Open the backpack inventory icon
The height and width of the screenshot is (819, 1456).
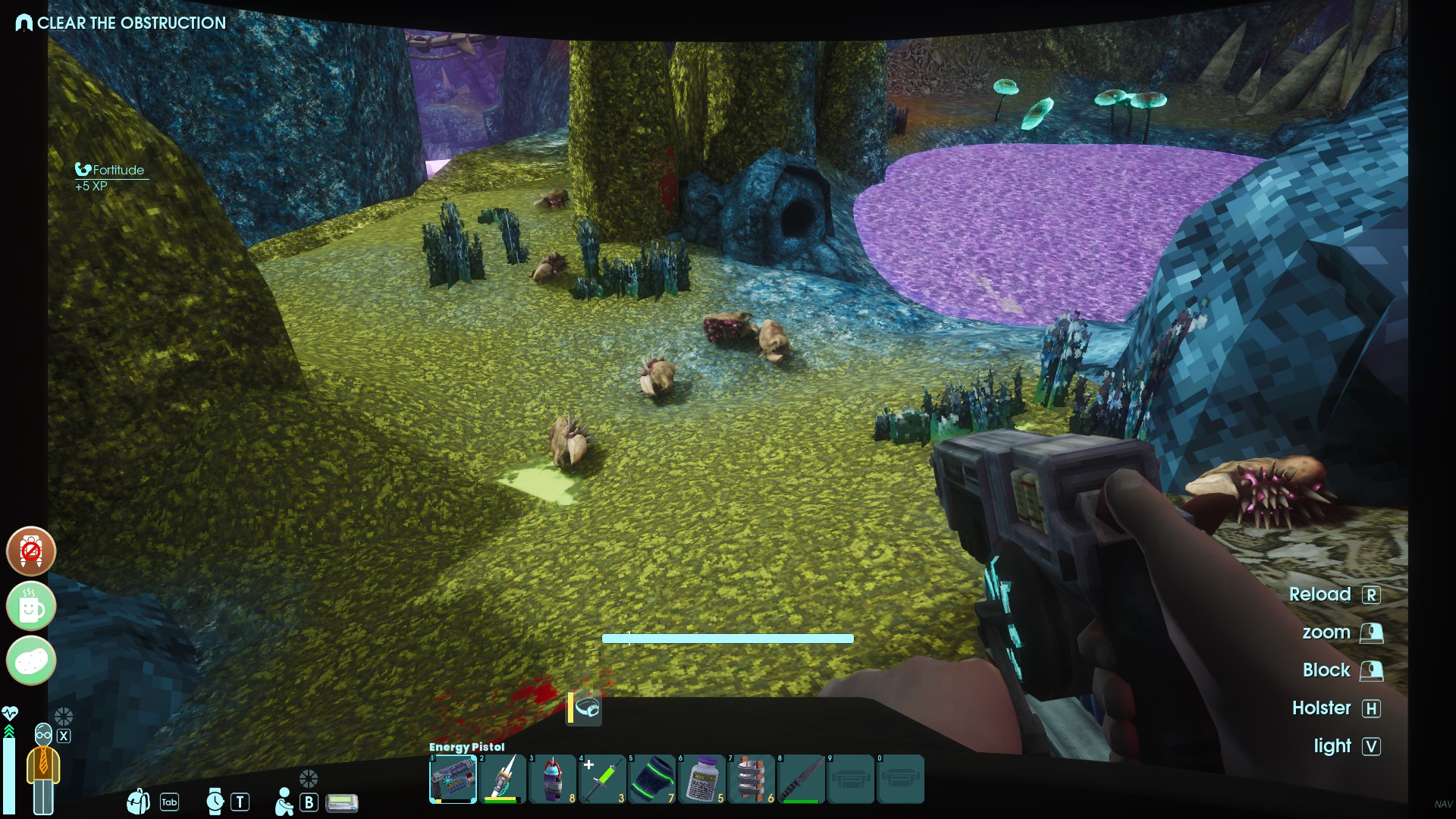(139, 801)
